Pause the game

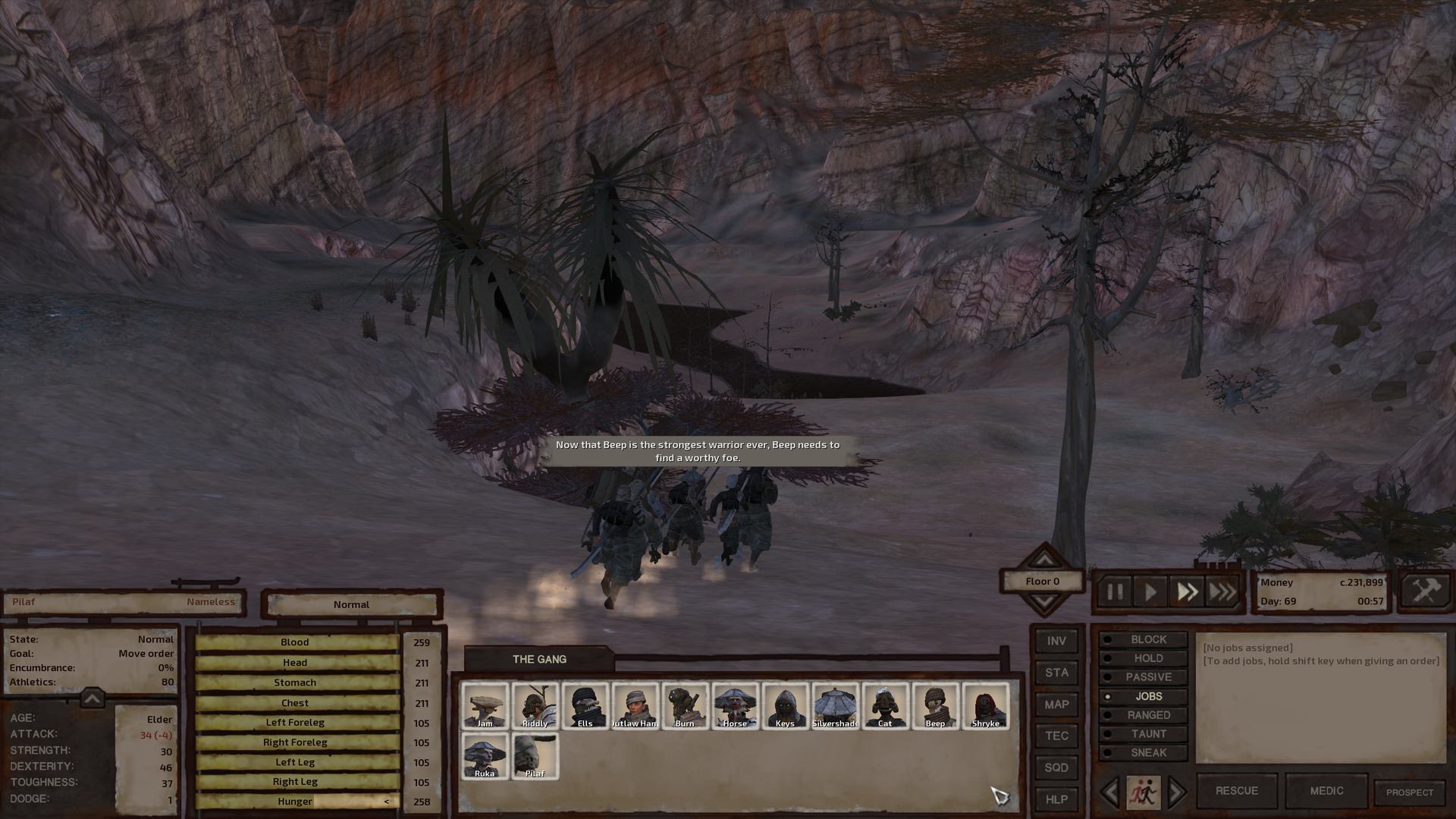pos(1115,591)
